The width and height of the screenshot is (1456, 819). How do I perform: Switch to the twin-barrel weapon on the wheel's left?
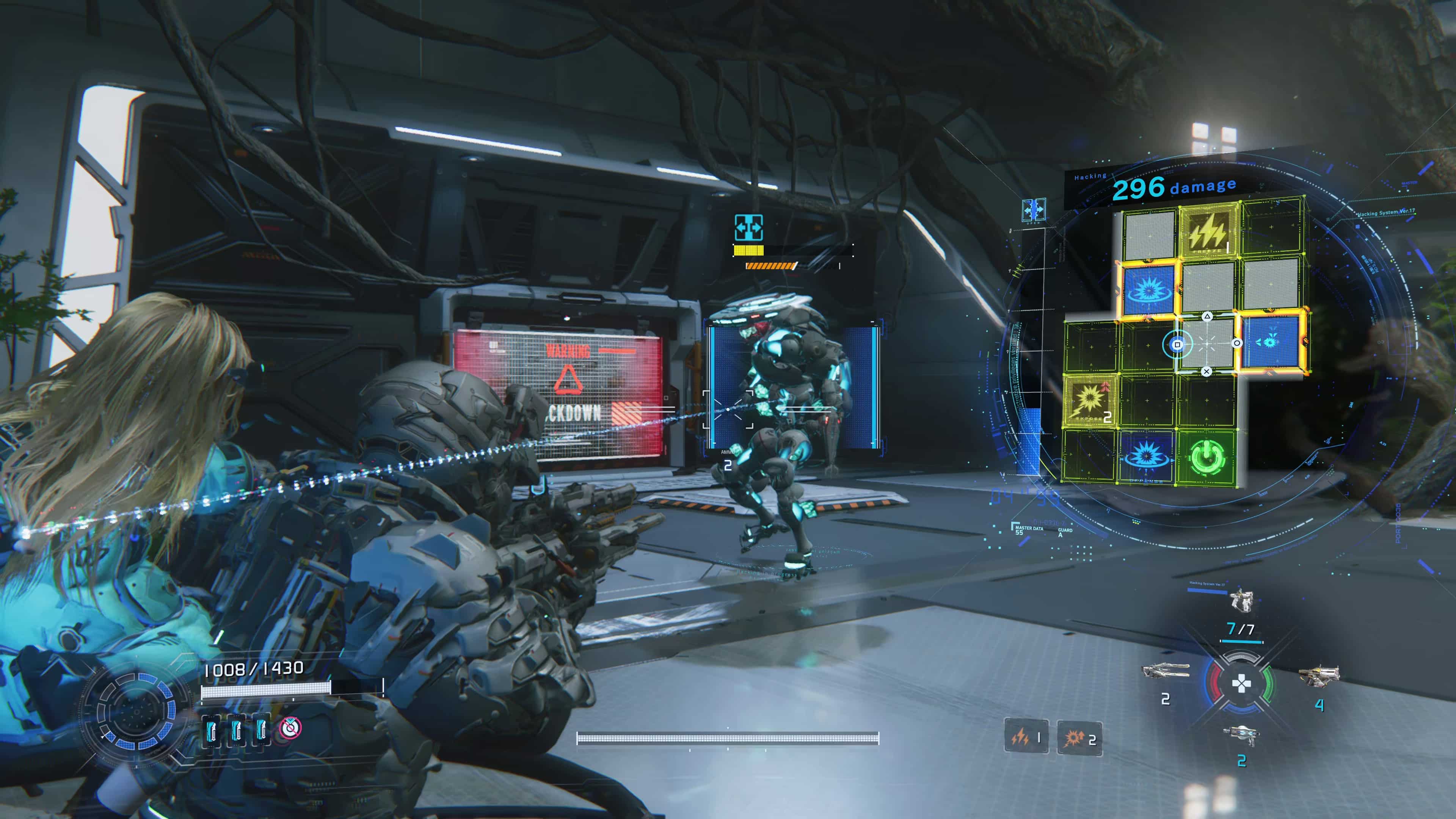(x=1164, y=671)
